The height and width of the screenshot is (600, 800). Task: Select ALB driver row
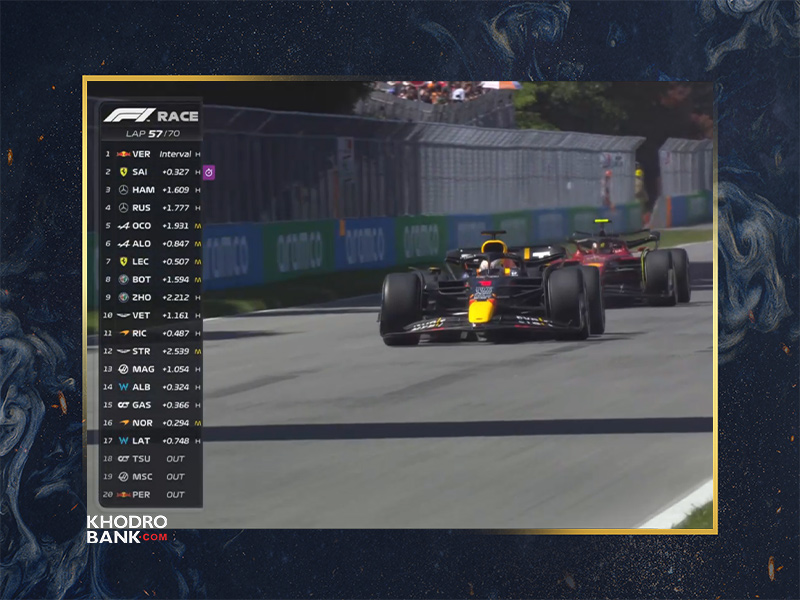[152, 387]
